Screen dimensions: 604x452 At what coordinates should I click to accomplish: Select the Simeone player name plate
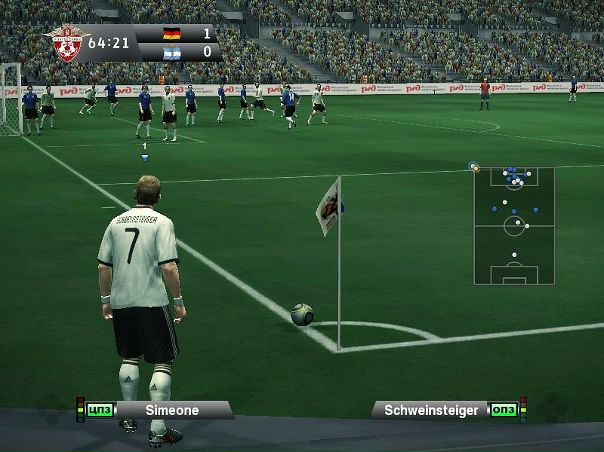tap(172, 410)
